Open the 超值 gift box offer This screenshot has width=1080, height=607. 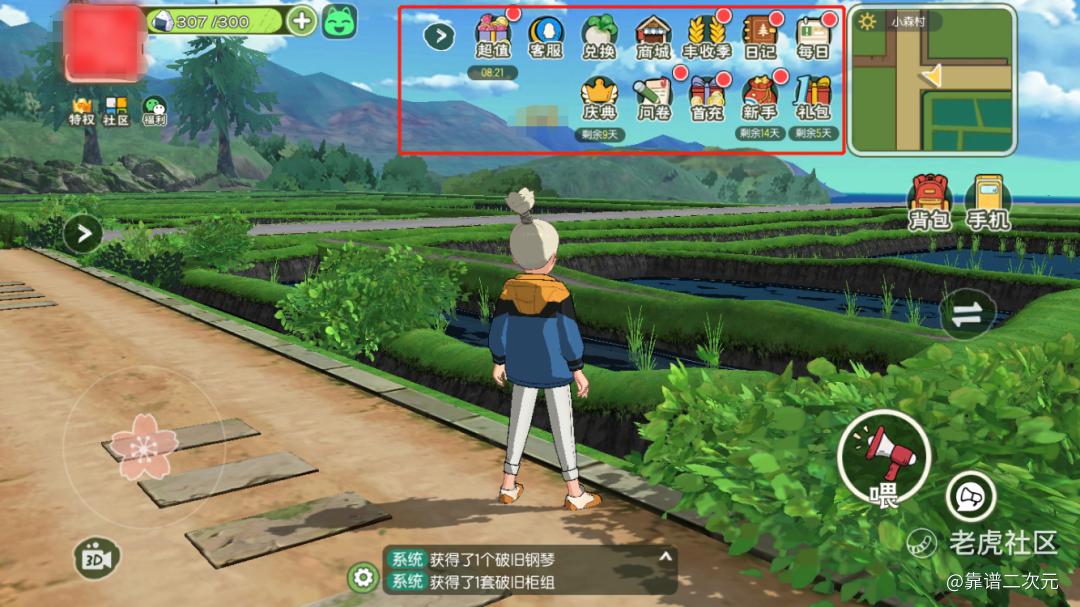pos(492,37)
